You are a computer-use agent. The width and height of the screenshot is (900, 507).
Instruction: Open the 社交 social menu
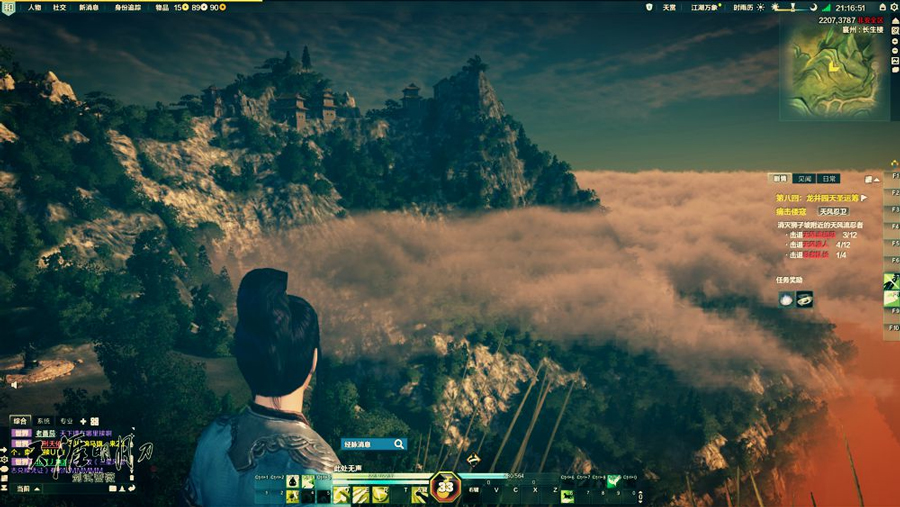59,7
